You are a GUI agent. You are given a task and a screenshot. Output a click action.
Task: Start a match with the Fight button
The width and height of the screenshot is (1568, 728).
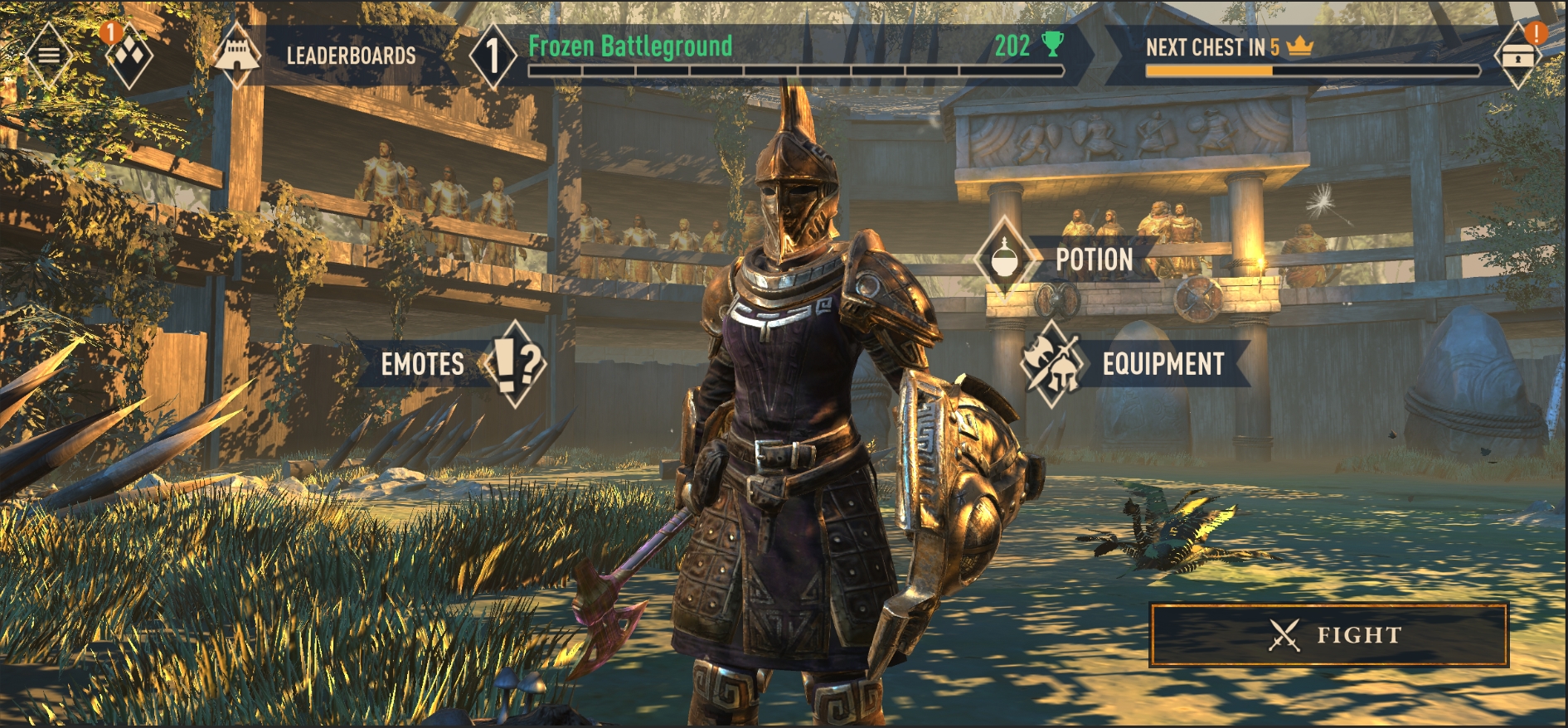(x=1328, y=635)
